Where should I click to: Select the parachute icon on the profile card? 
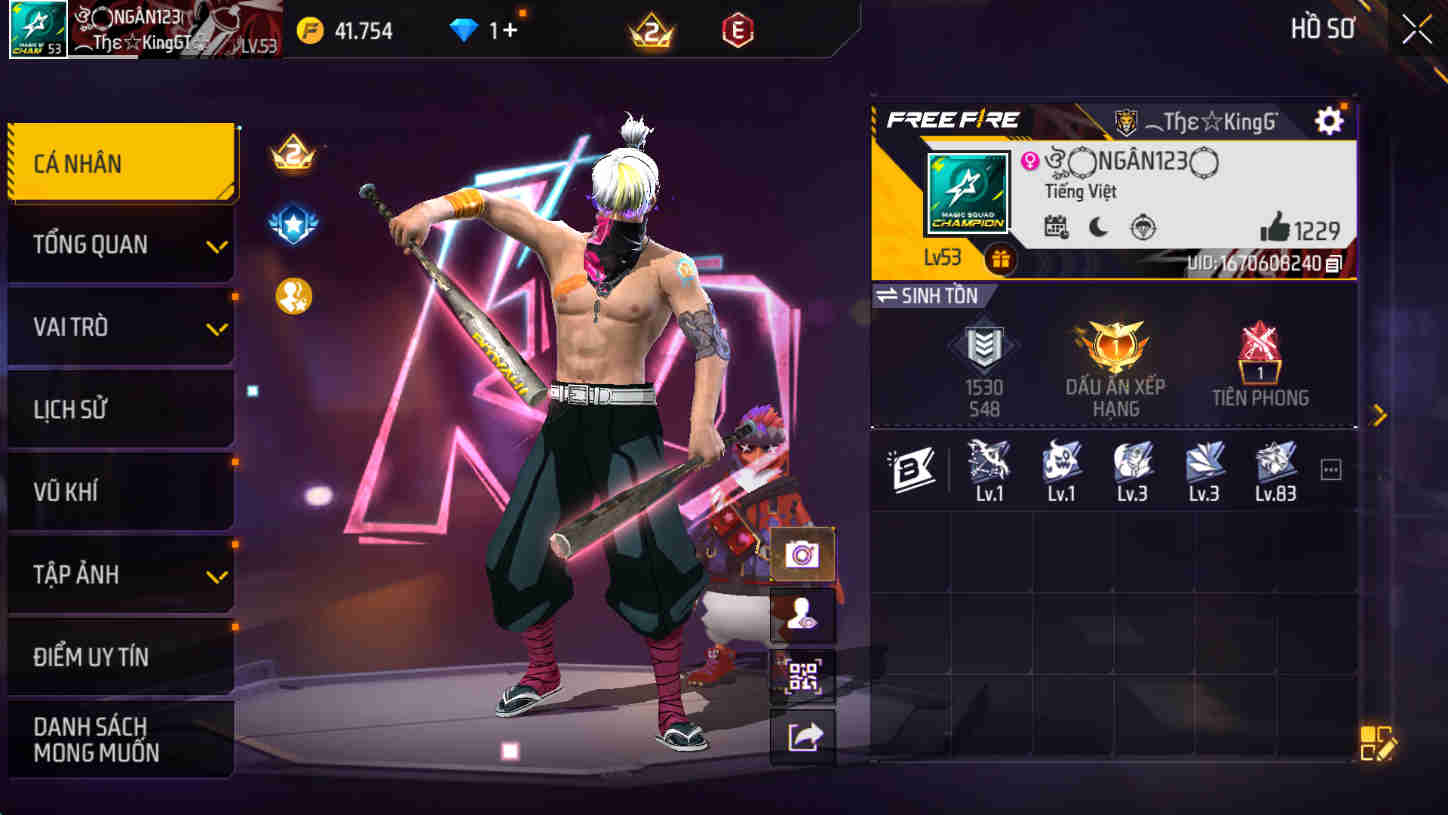(1143, 228)
